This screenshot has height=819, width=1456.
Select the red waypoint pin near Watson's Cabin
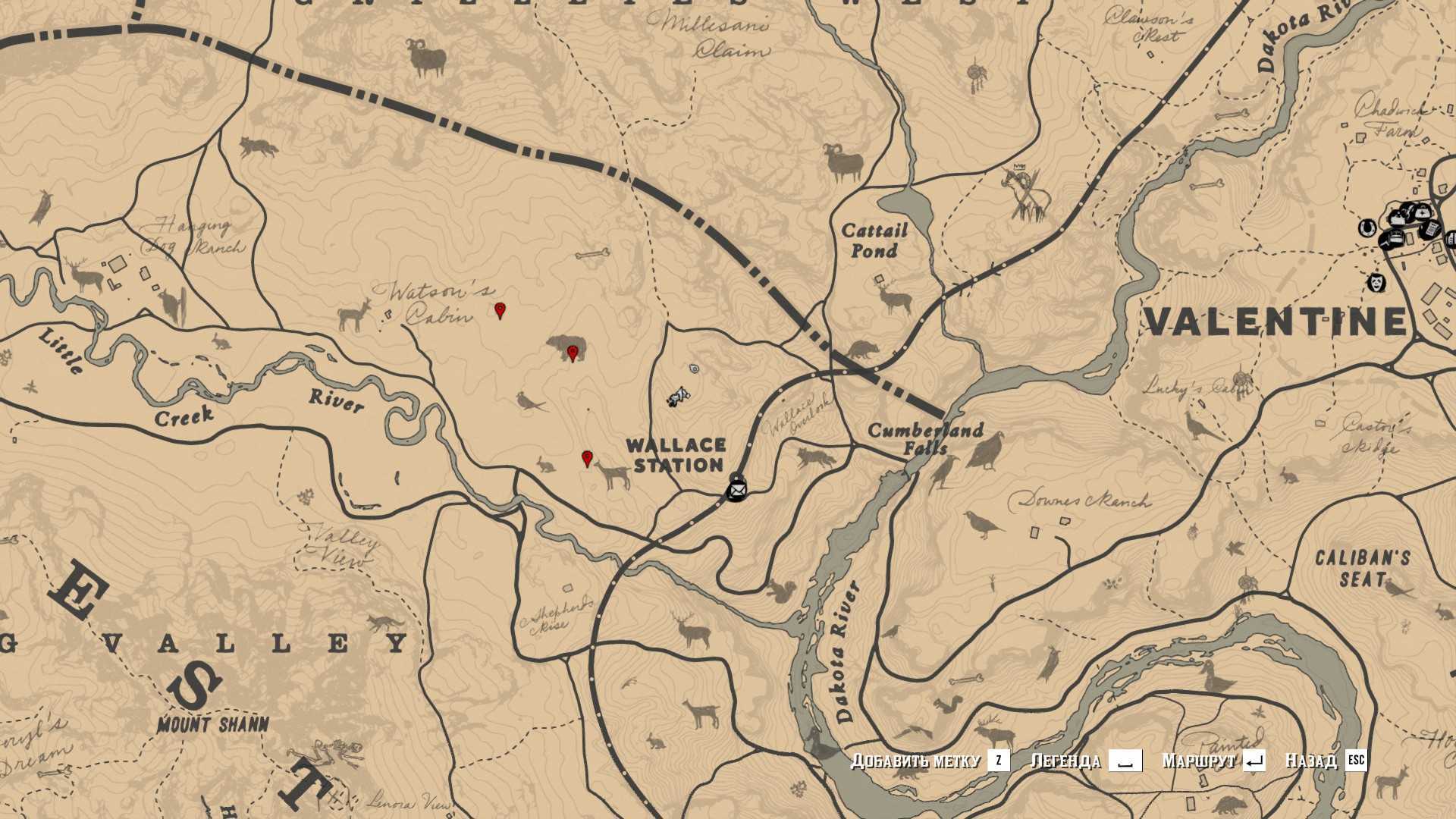pos(500,309)
